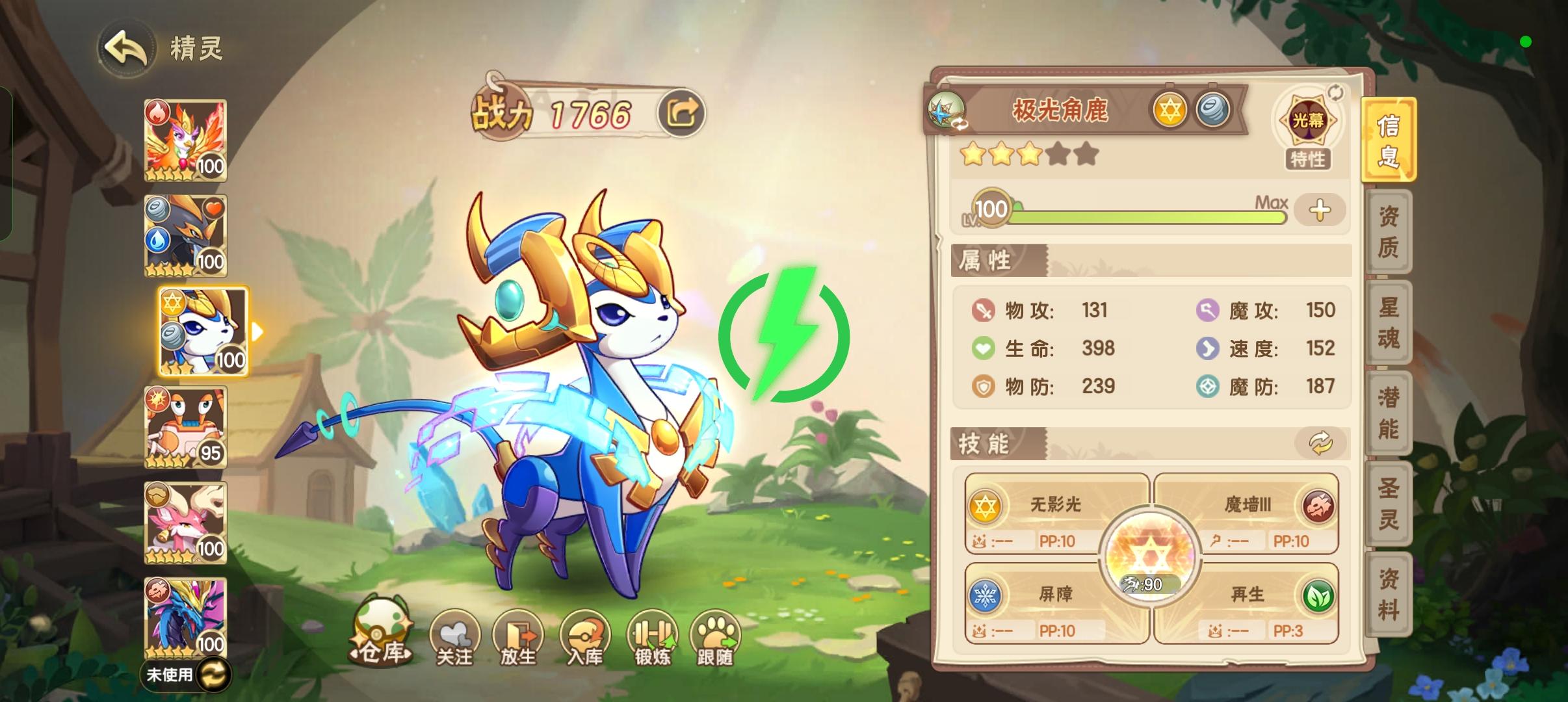The height and width of the screenshot is (702, 1568).
Task: Toggle the 未使用 team slot refresher
Action: 215,676
